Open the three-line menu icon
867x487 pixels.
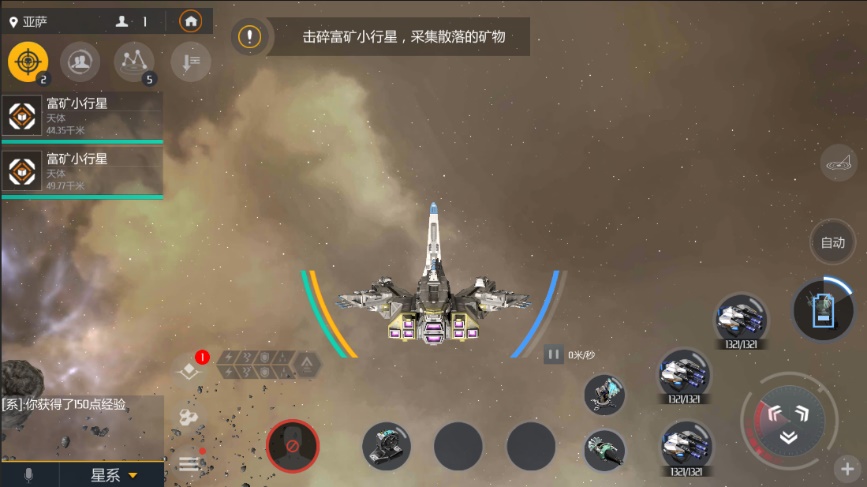(x=189, y=464)
